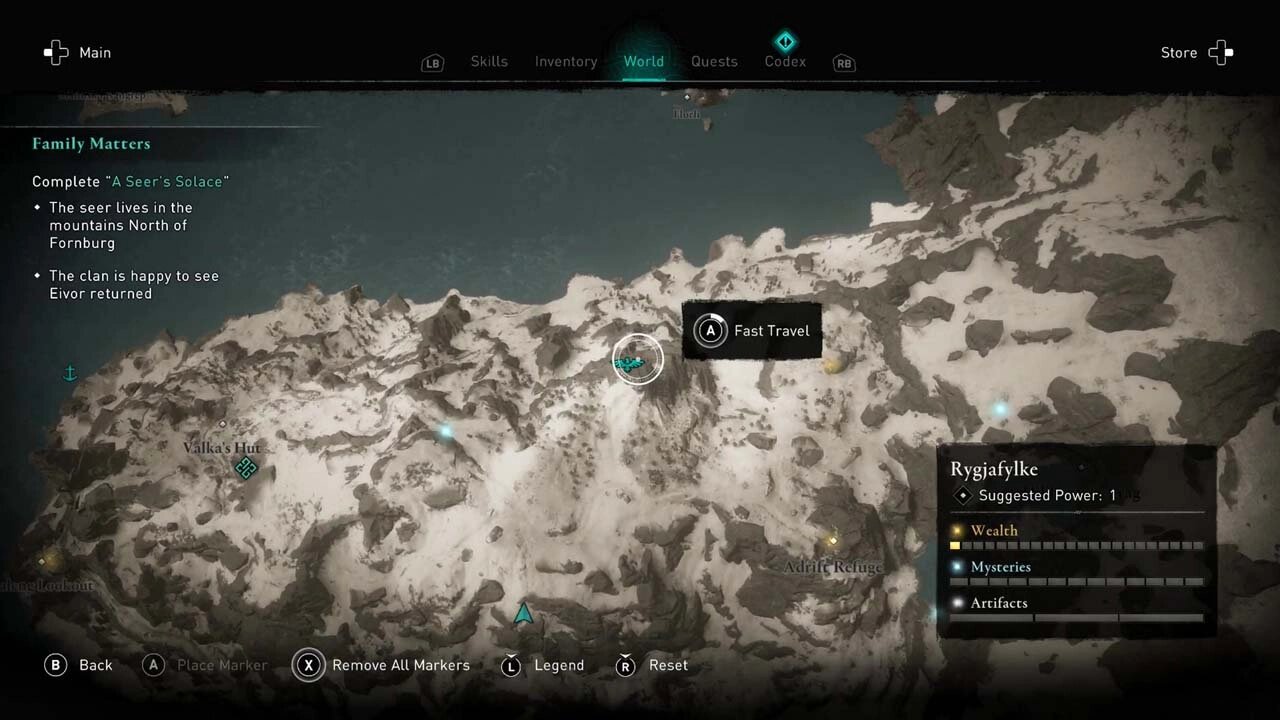Switch to the Skills tab
The width and height of the screenshot is (1280, 720).
tap(489, 62)
